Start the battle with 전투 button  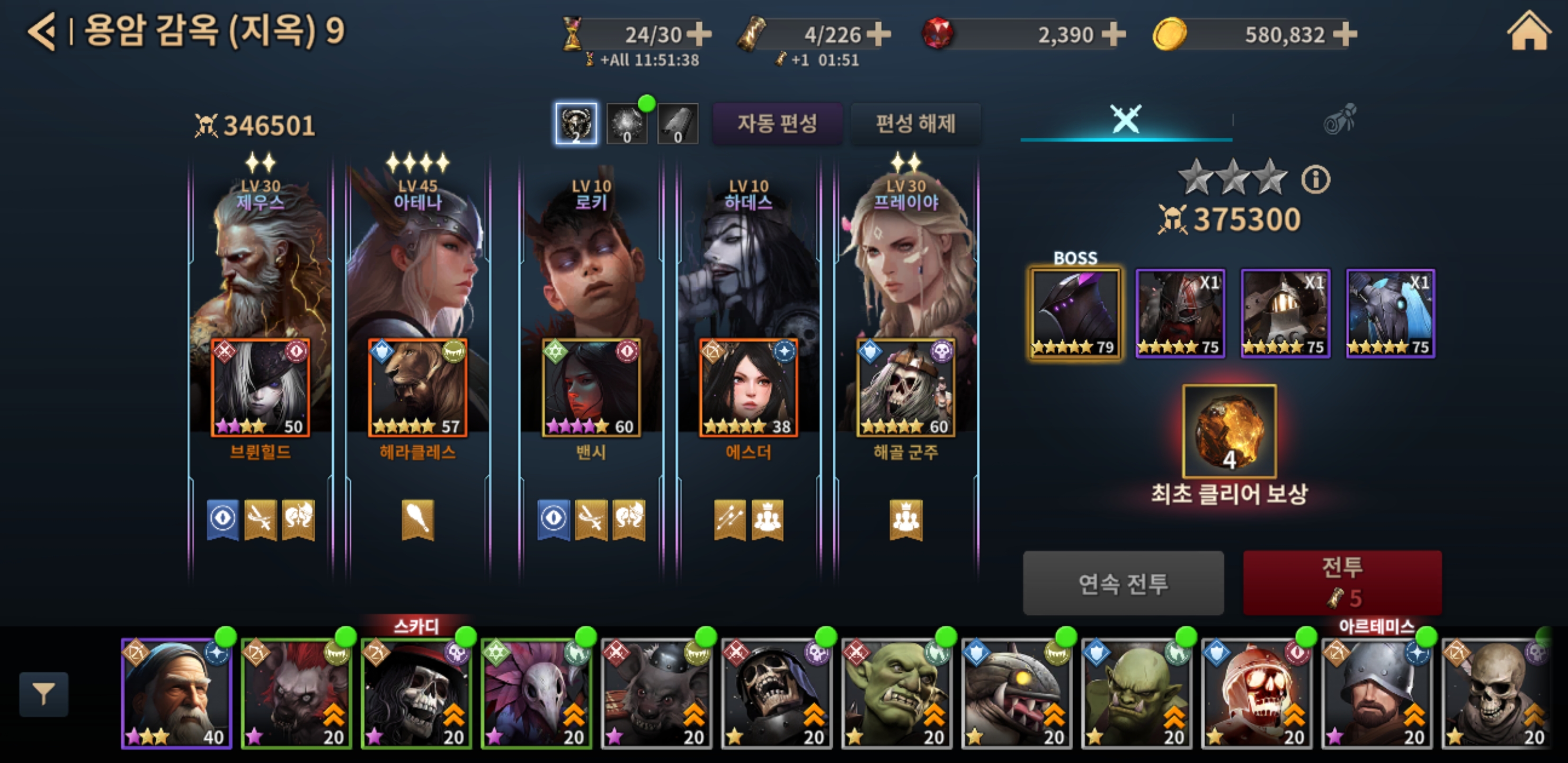tap(1342, 582)
